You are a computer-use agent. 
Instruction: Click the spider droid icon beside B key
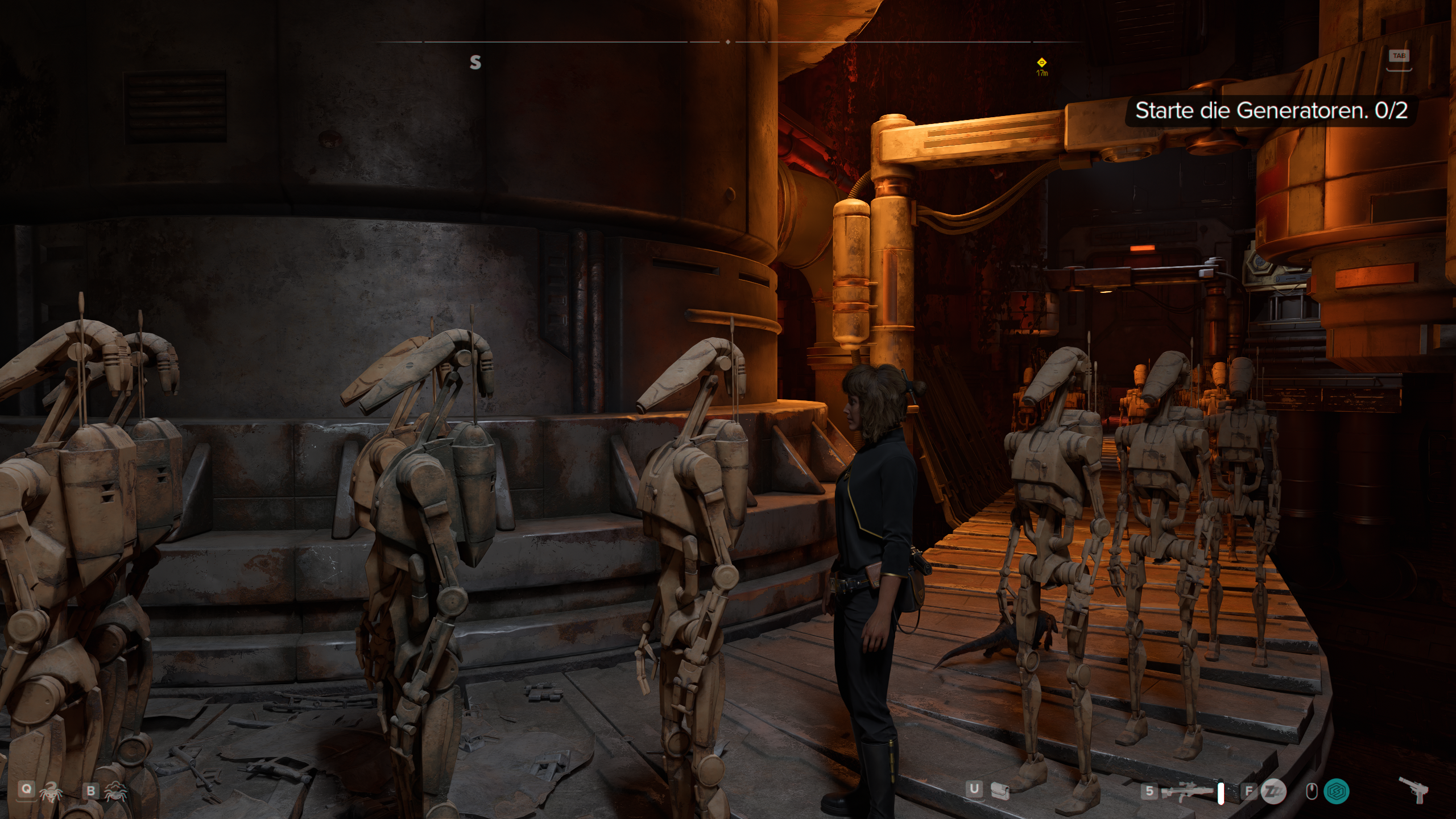[116, 792]
